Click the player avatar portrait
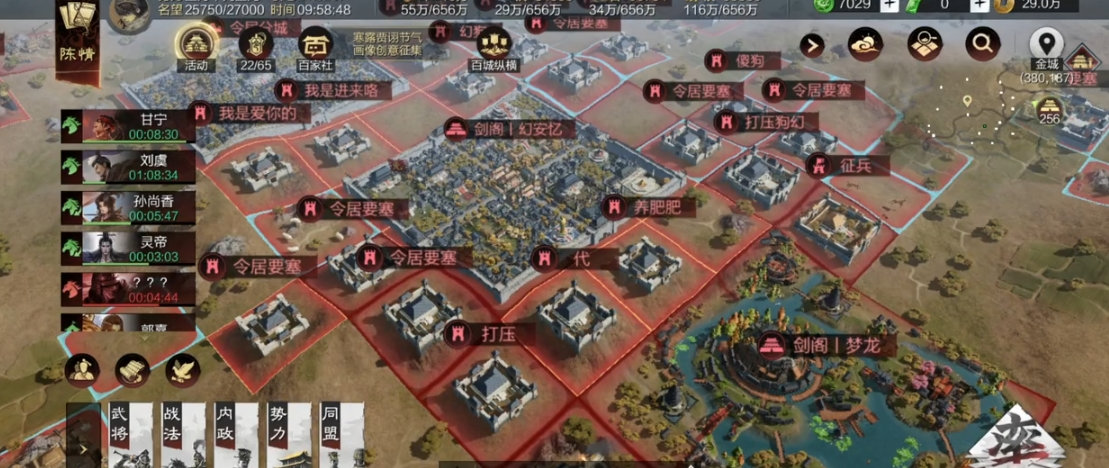 (x=130, y=14)
